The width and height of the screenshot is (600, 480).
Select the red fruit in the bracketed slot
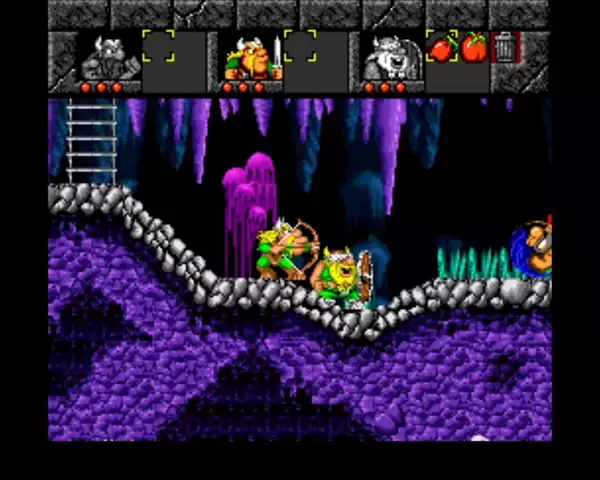tap(441, 47)
